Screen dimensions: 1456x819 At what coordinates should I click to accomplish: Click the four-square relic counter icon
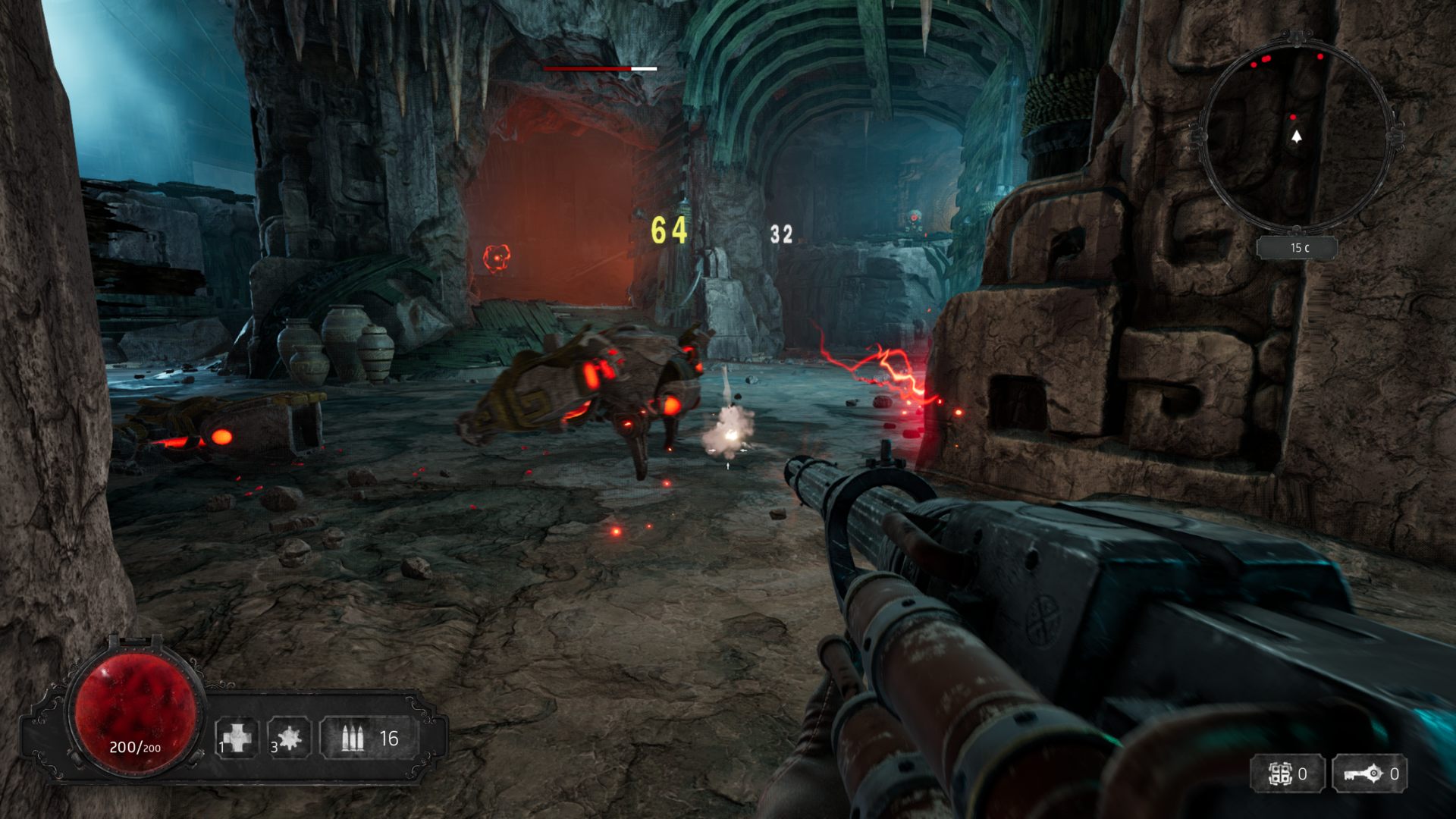click(1280, 774)
